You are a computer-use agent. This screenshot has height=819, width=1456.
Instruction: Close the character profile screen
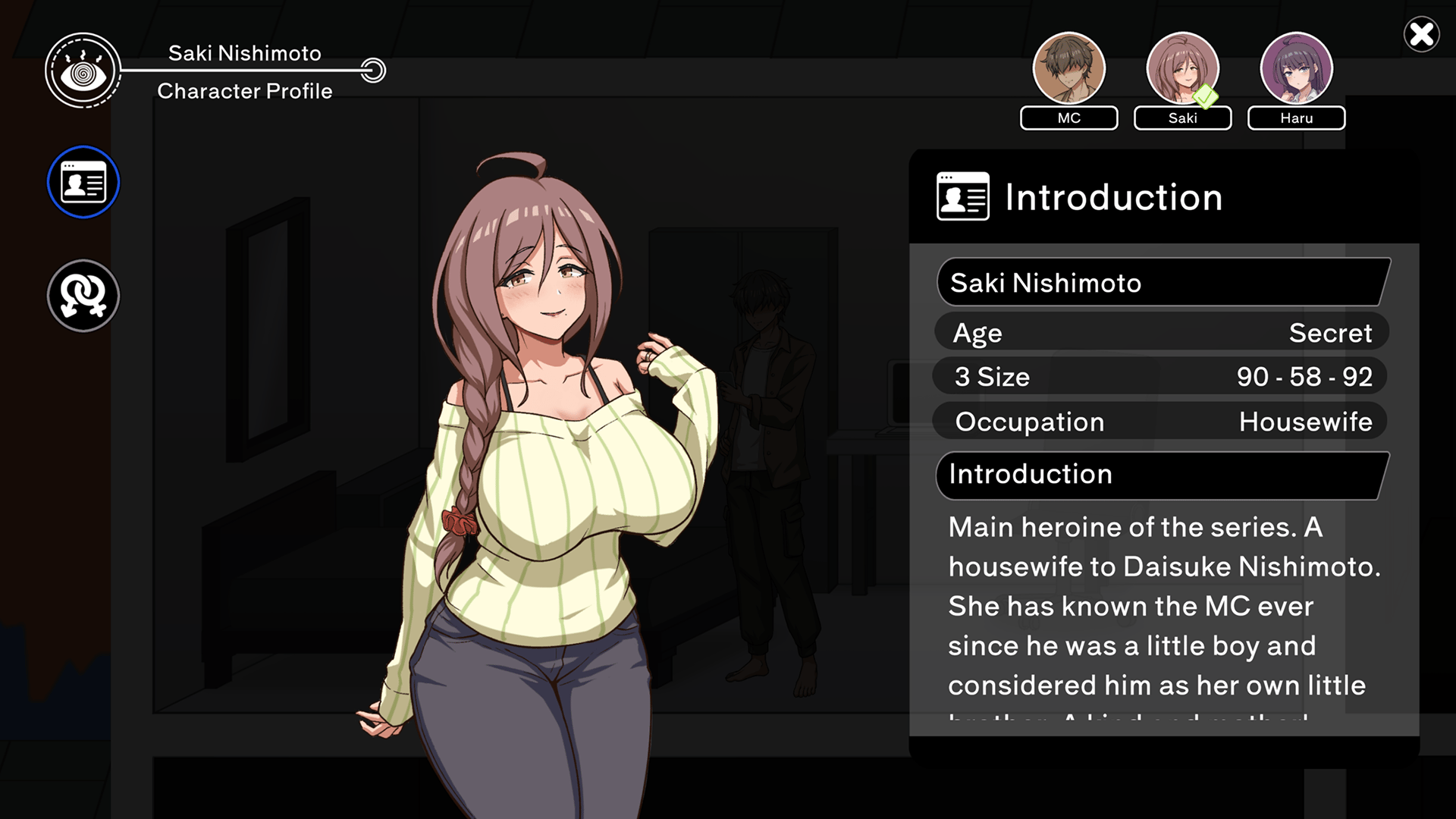pyautogui.click(x=1421, y=35)
